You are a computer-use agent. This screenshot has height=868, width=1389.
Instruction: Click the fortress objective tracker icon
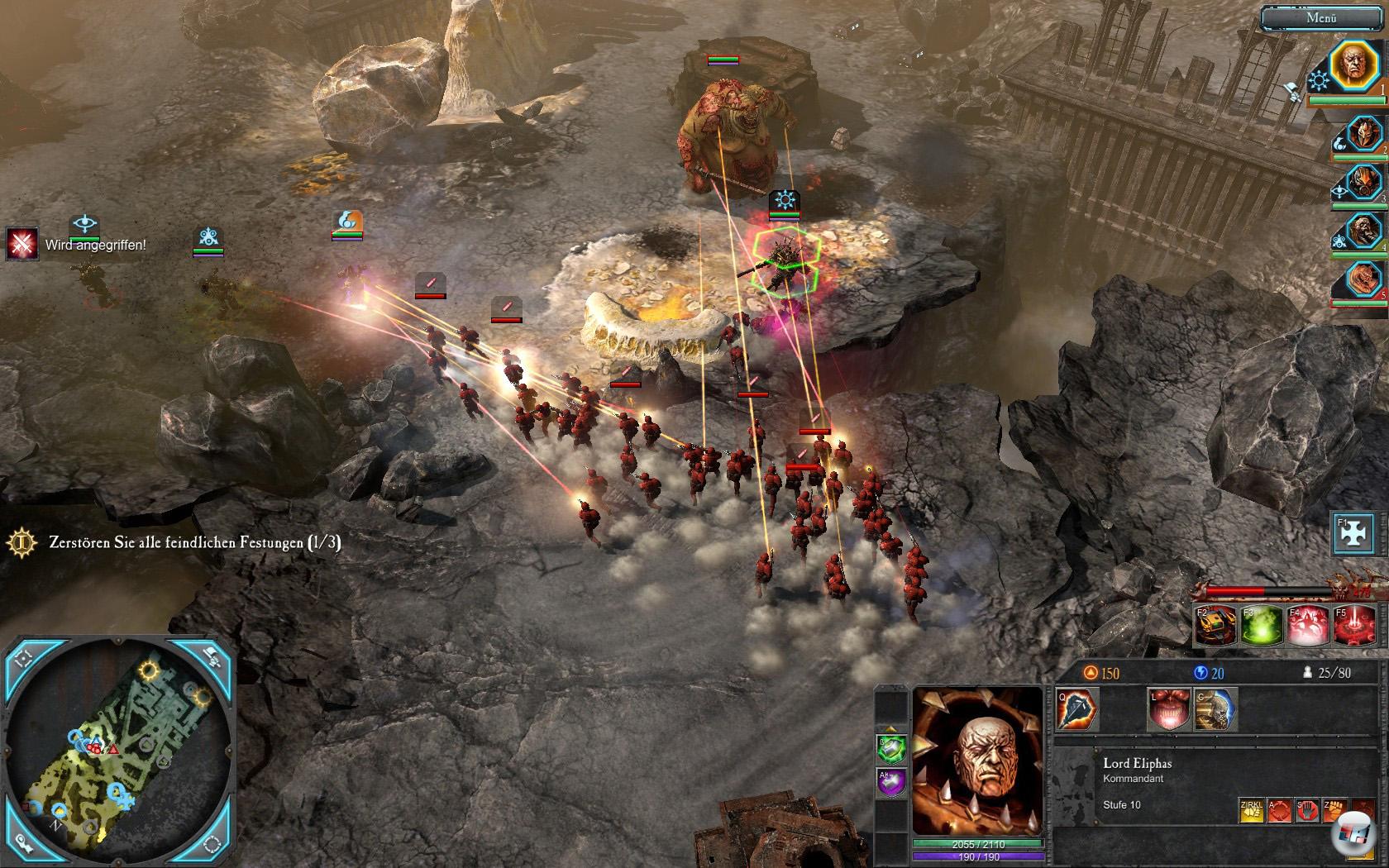(x=22, y=542)
